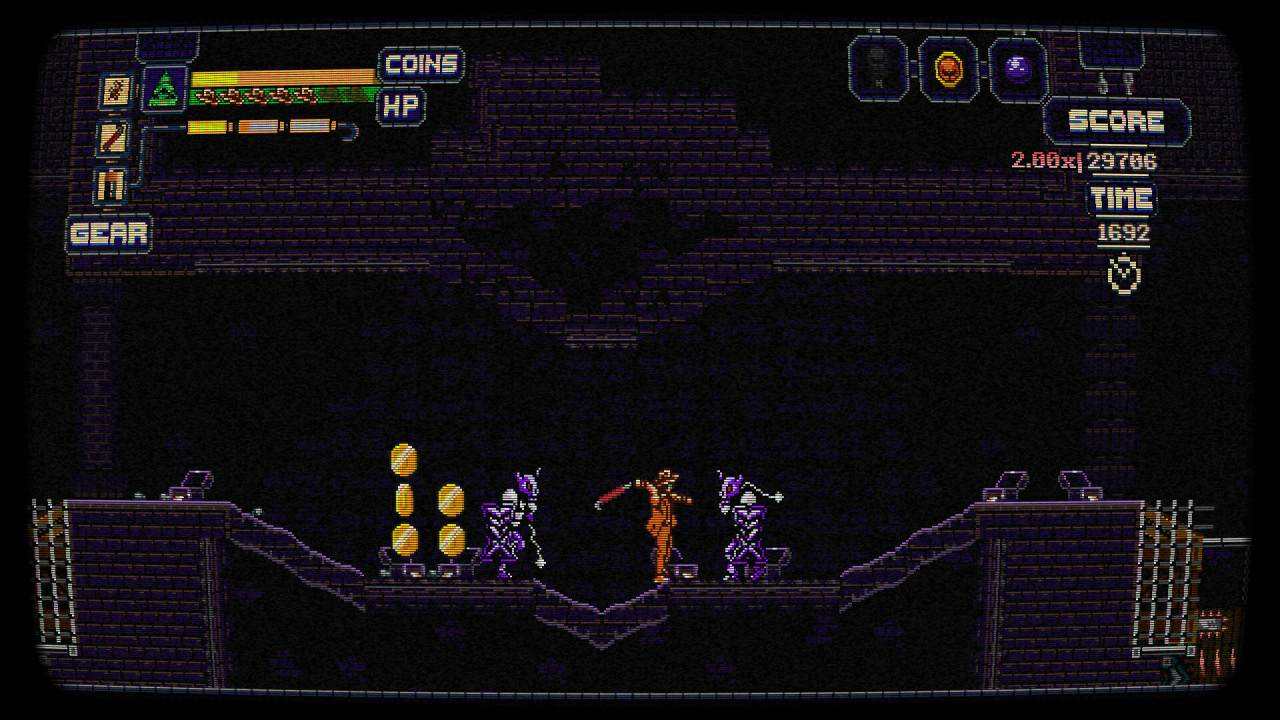Choose the orange trousers gear slot
The width and height of the screenshot is (1280, 720).
point(112,185)
